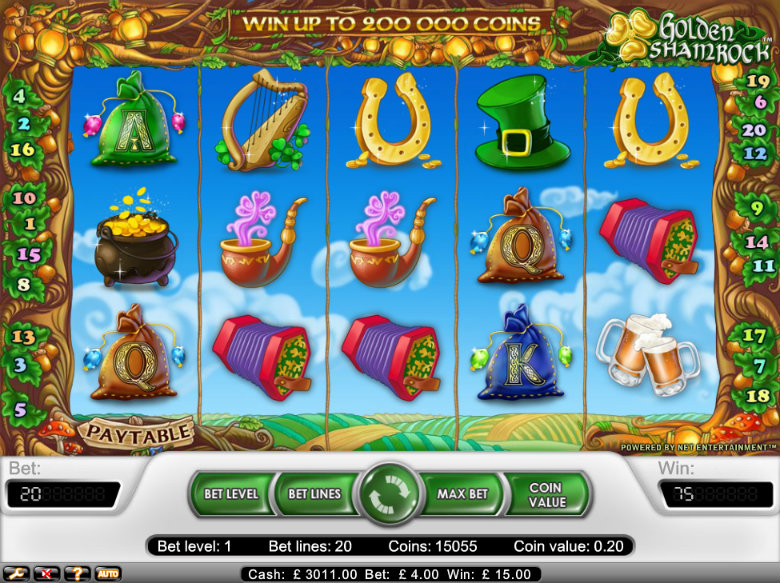The width and height of the screenshot is (780, 583).
Task: Select bet line 9 leaf marker
Action: coord(757,210)
